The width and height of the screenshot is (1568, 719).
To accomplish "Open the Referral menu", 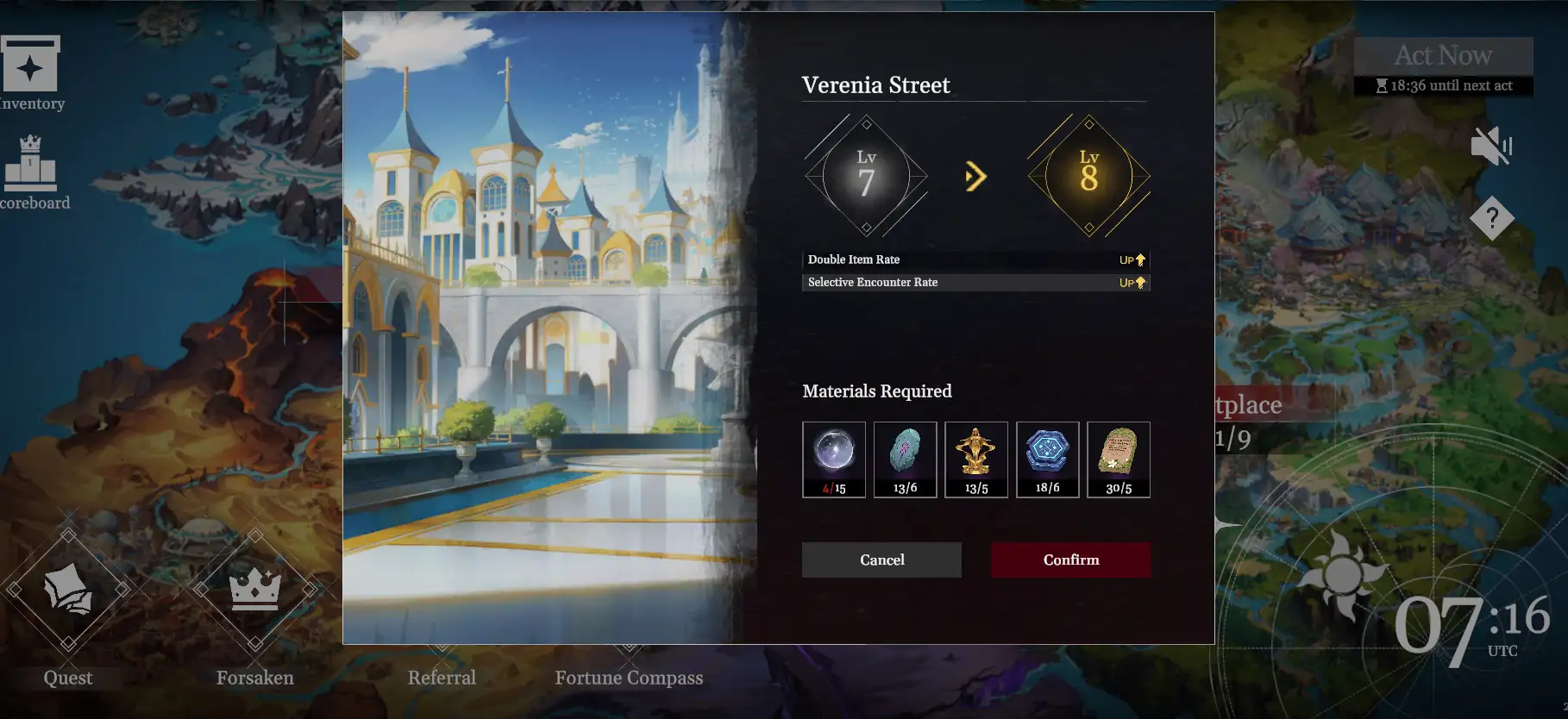I will point(442,678).
